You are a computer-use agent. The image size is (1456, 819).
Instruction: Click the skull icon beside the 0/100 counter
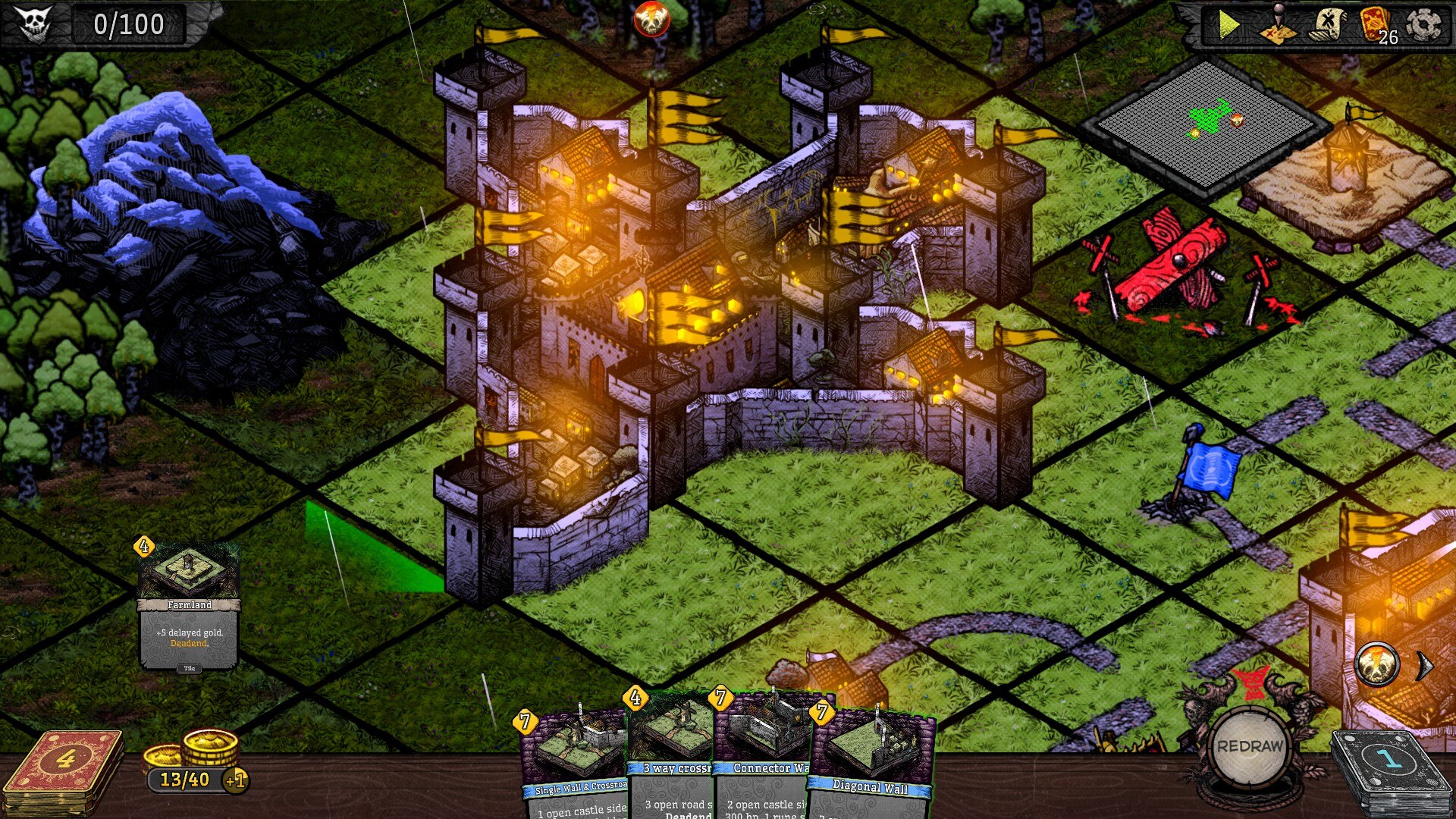pos(34,24)
